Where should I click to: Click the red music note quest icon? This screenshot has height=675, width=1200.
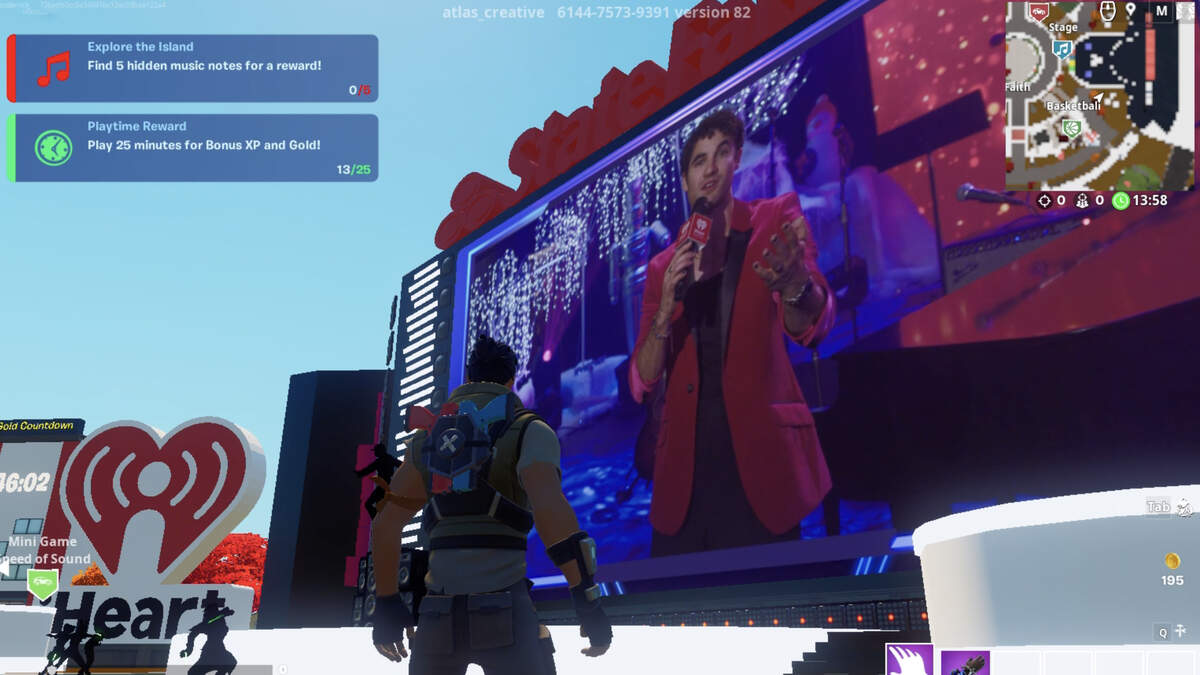coord(53,68)
